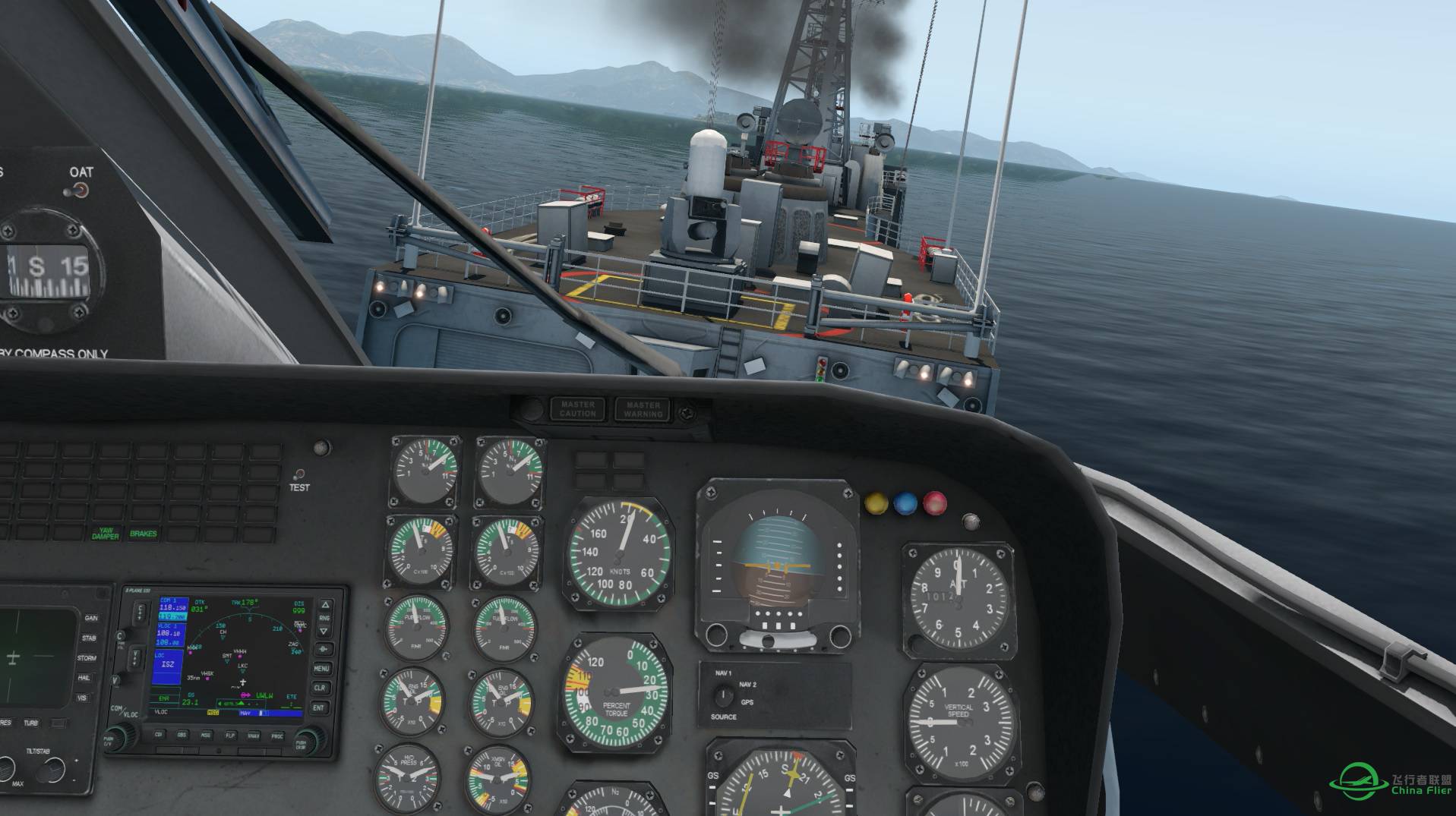Increase GPS map range with up arrow
Viewport: 1456px width, 816px height.
324,606
